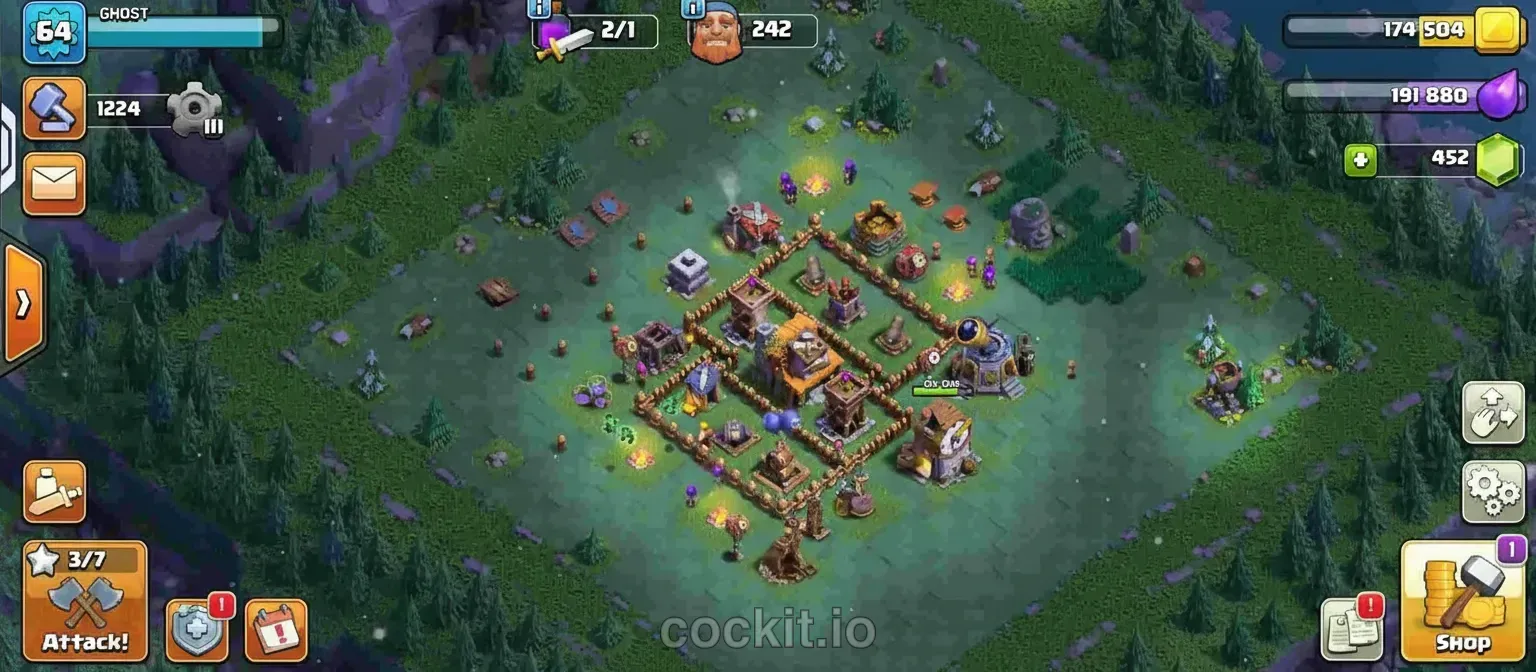This screenshot has width=1536, height=672.
Task: Tap the green plus to buy gems
Action: pos(1359,159)
